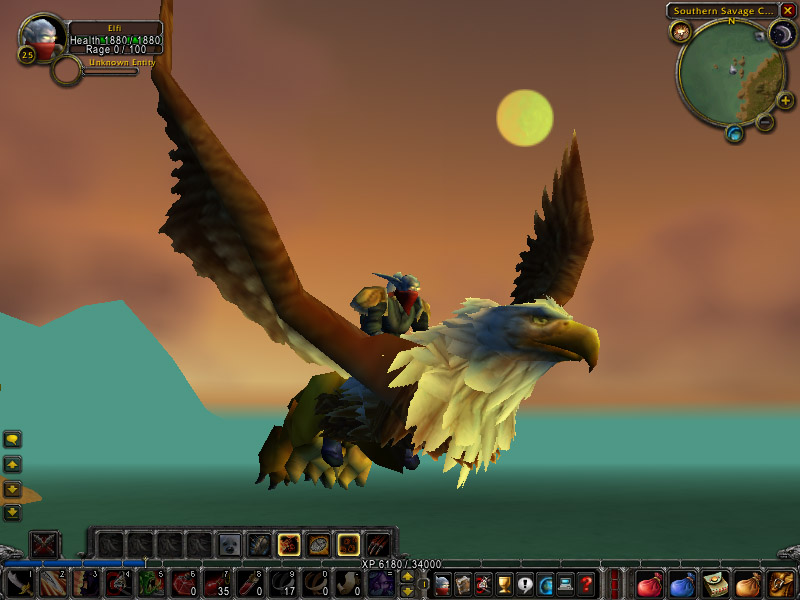Open the spellbook micro button
800x600 pixels.
tap(463, 583)
